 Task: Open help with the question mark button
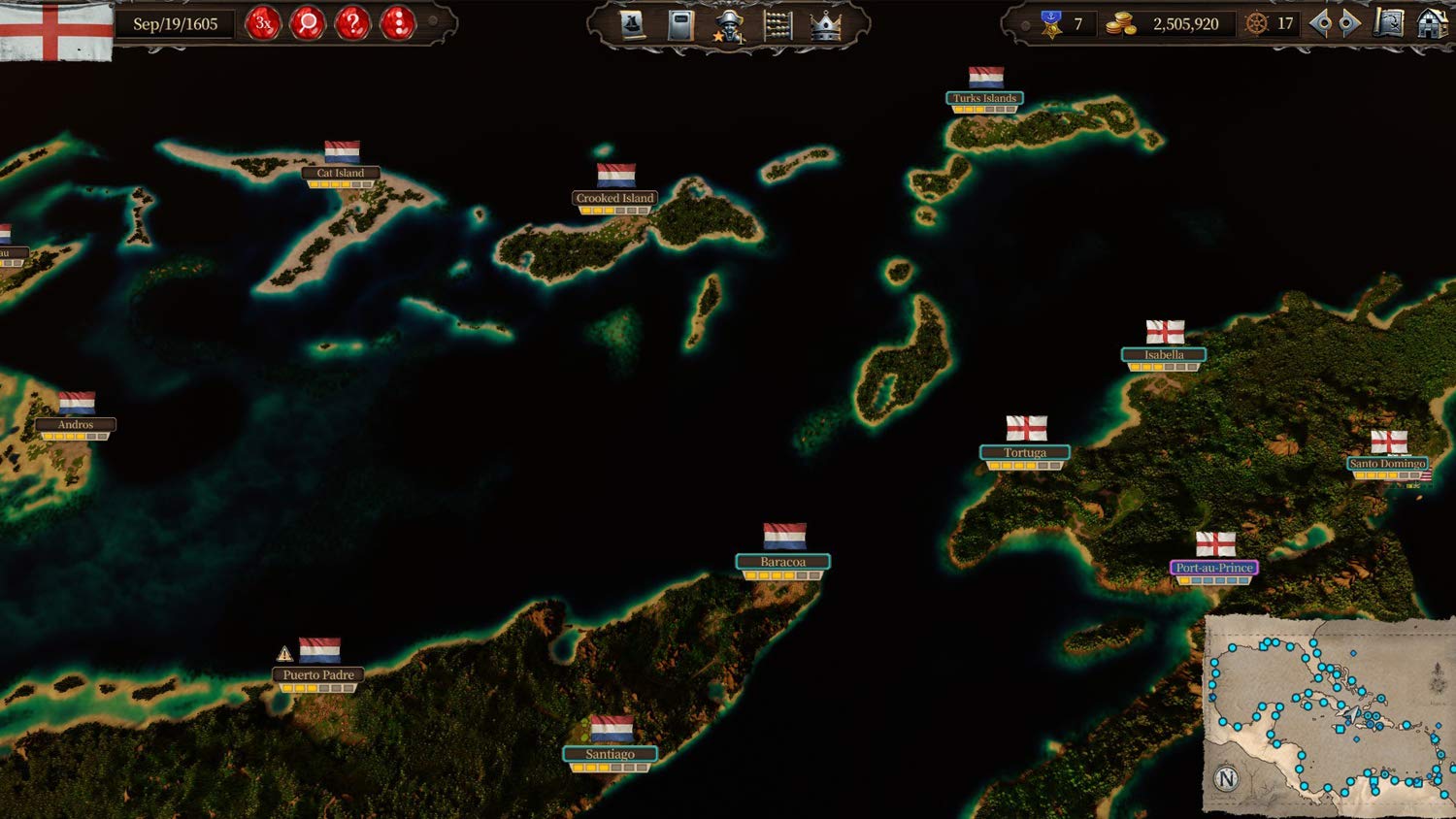click(352, 23)
